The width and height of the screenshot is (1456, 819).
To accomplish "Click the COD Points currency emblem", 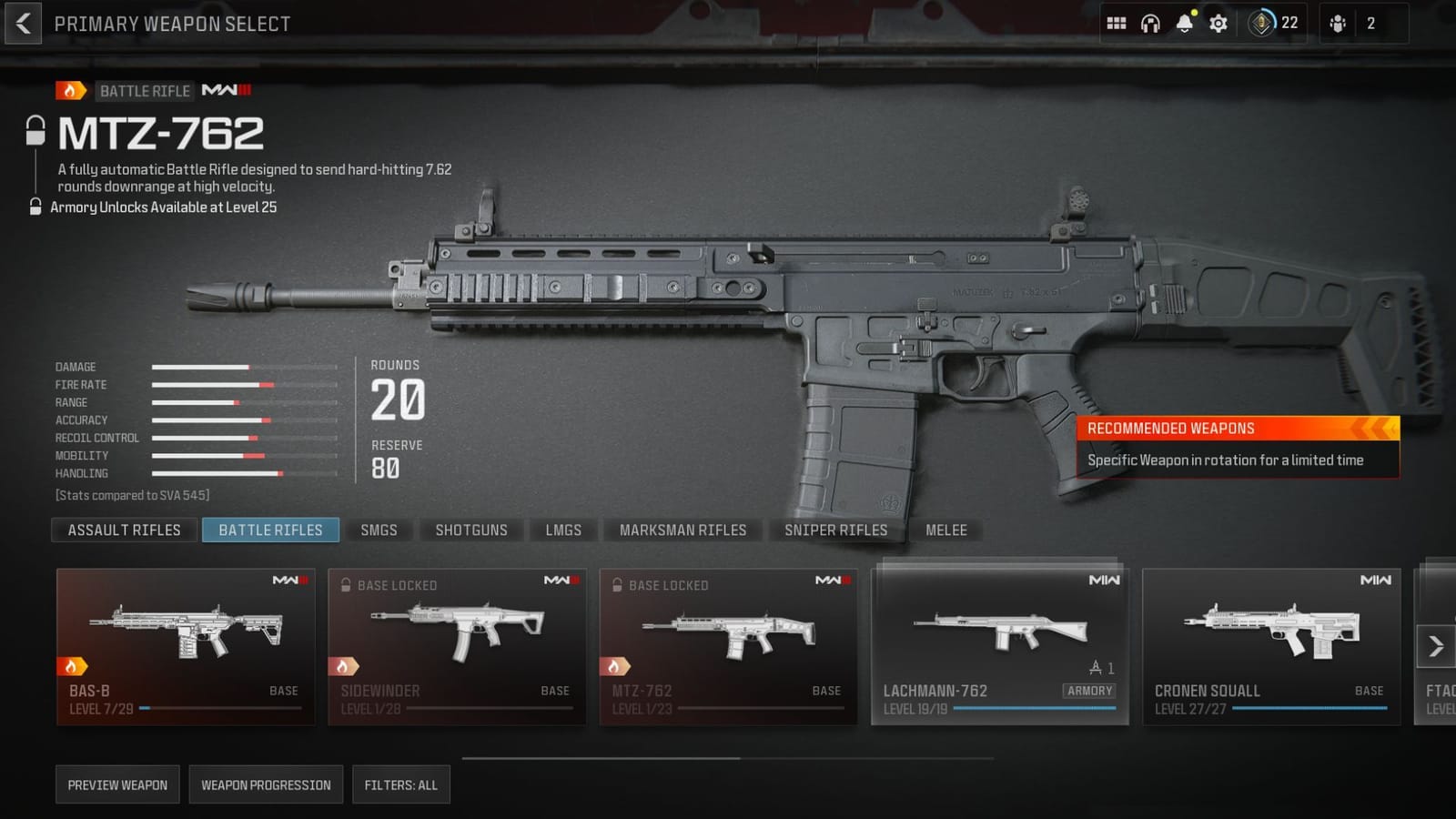I will [x=1261, y=23].
